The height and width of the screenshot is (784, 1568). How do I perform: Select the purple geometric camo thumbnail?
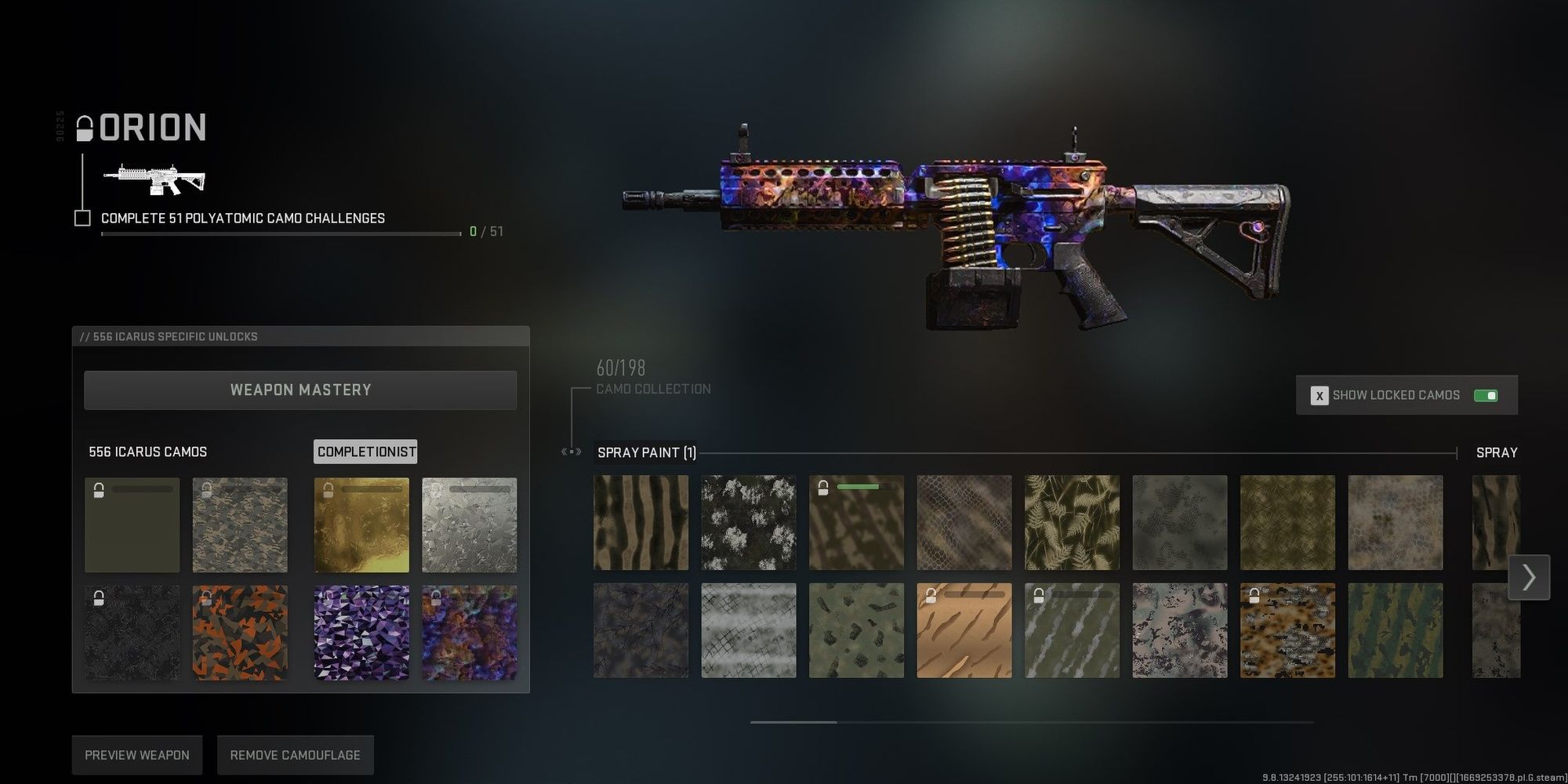pyautogui.click(x=361, y=633)
